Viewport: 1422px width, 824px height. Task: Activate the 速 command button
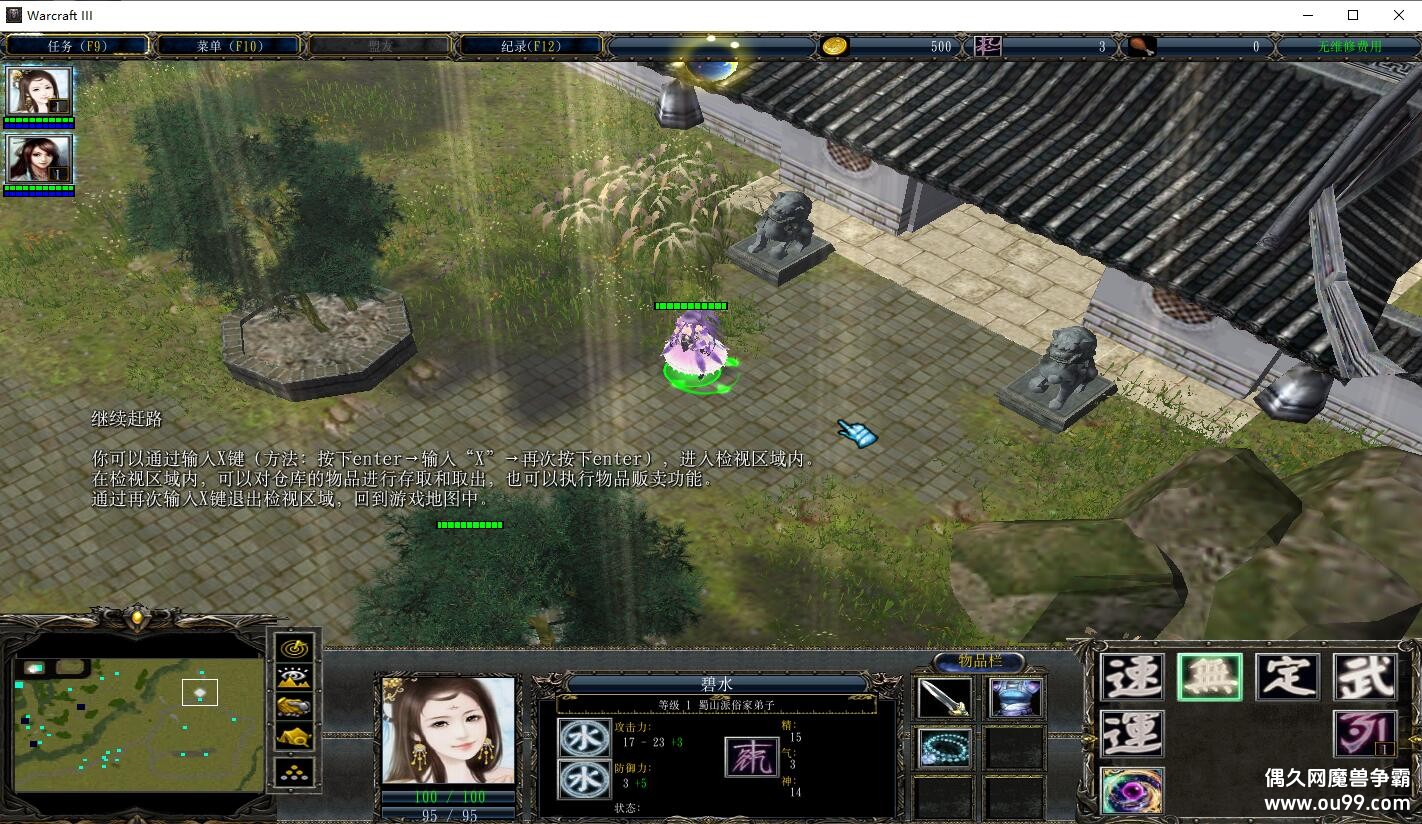[1132, 677]
